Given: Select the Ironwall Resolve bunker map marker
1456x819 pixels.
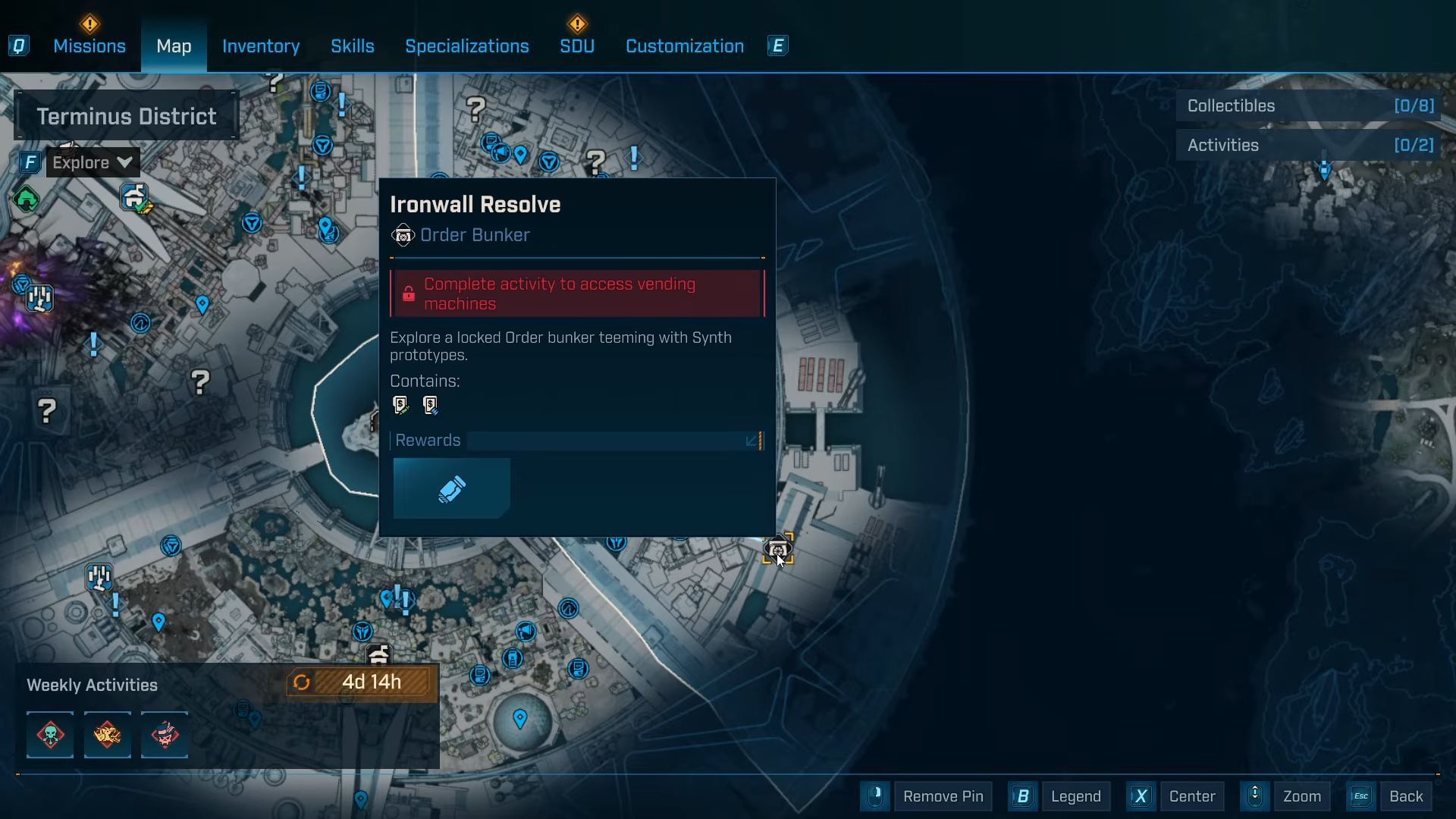Looking at the screenshot, I should click(x=777, y=549).
